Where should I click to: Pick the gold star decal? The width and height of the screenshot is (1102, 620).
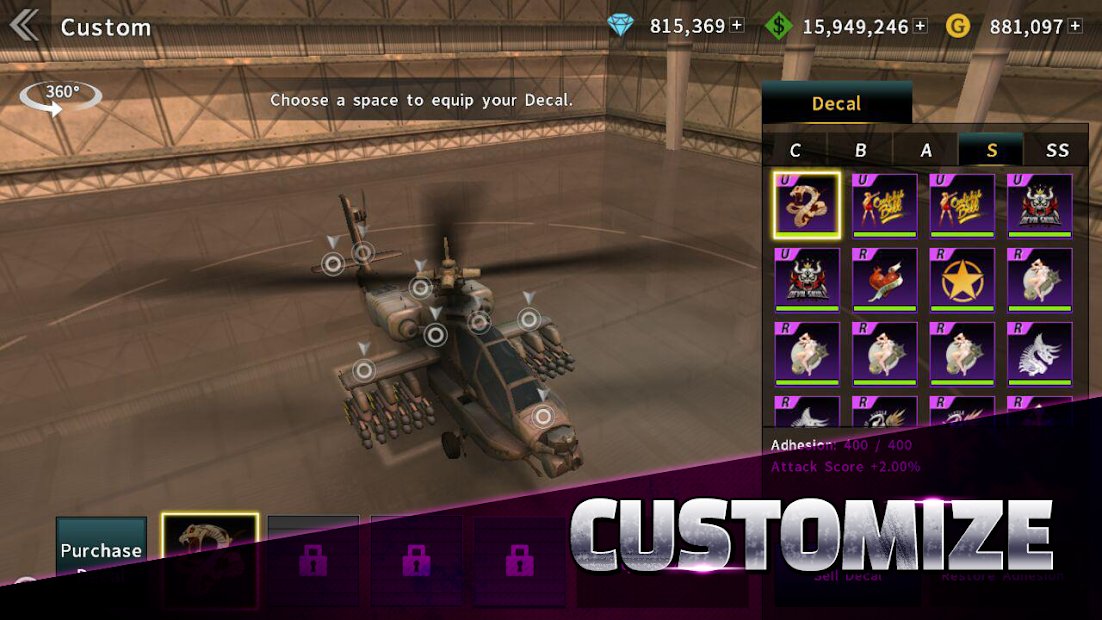[x=962, y=278]
